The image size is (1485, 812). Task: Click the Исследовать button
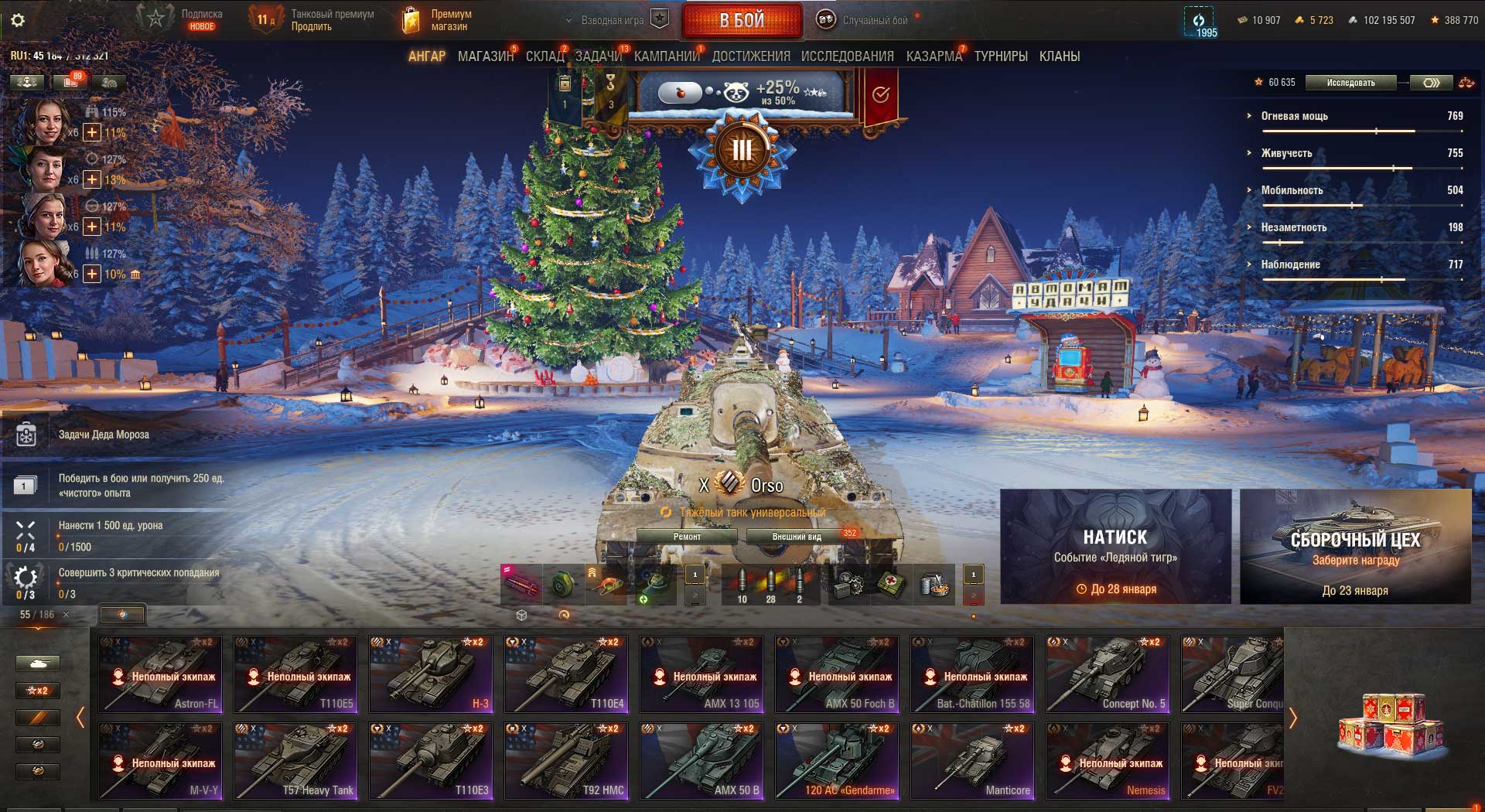[1350, 83]
